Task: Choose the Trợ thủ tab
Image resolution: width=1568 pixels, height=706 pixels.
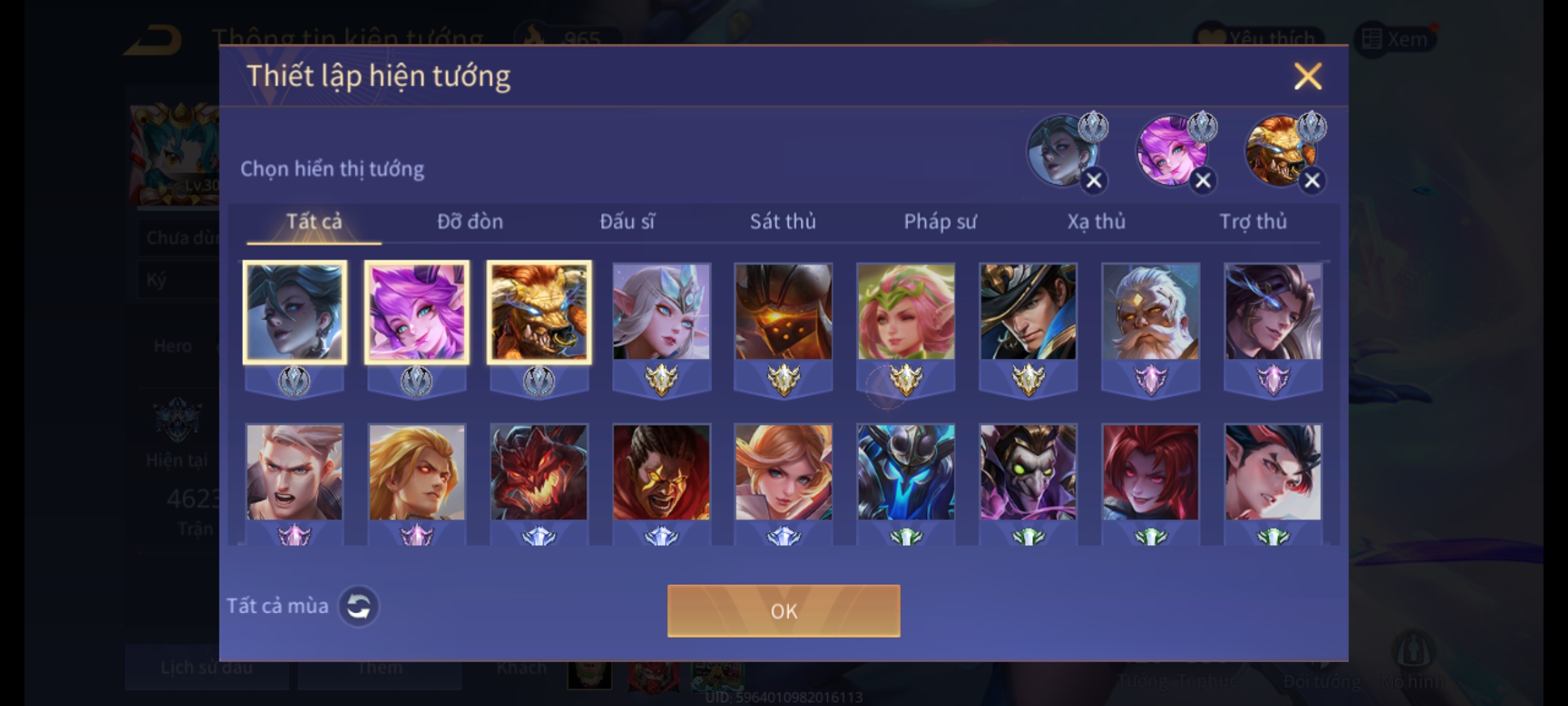Action: [x=1253, y=222]
